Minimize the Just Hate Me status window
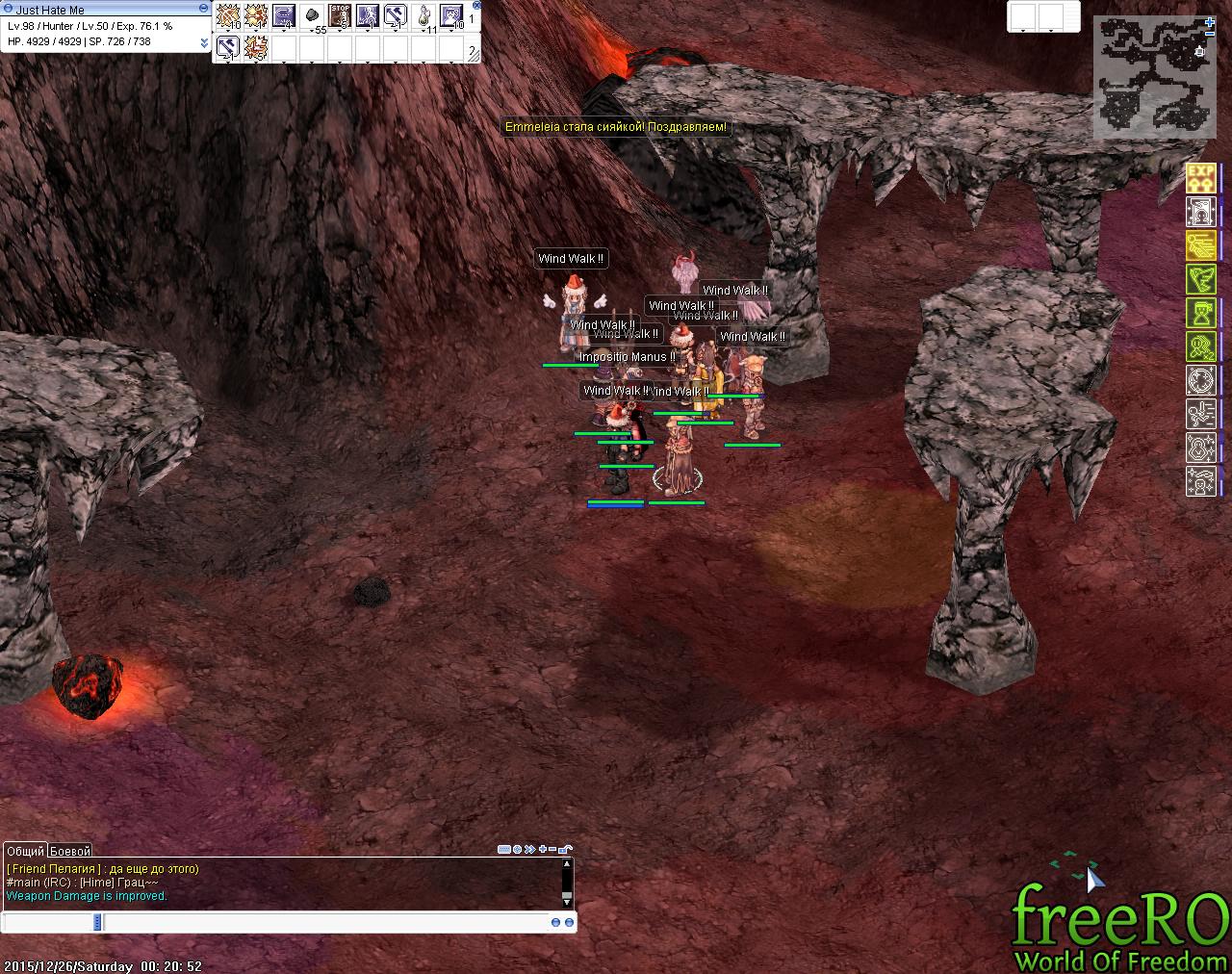 coord(203,8)
